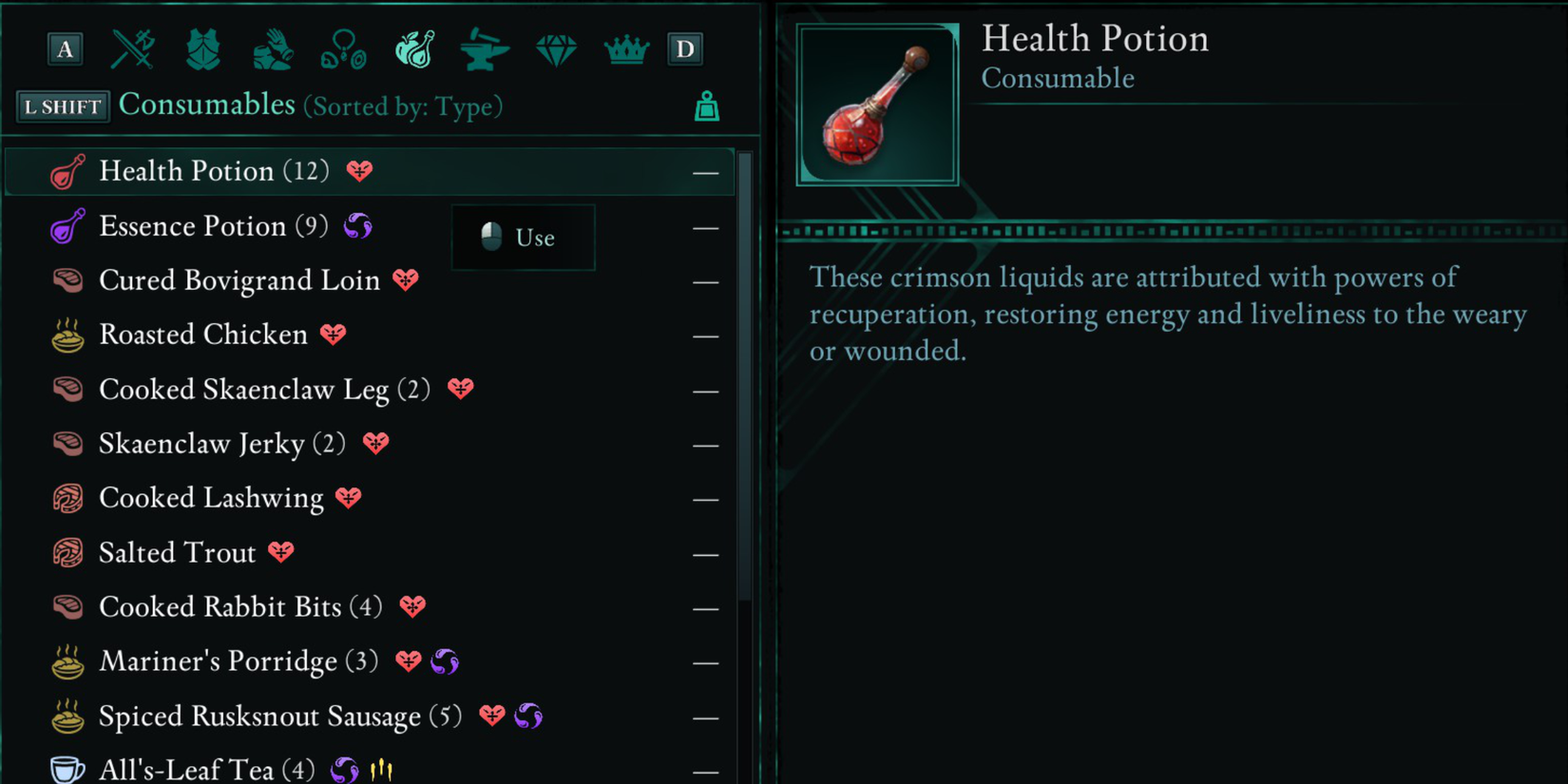Choose Use from the context menu

click(x=523, y=238)
